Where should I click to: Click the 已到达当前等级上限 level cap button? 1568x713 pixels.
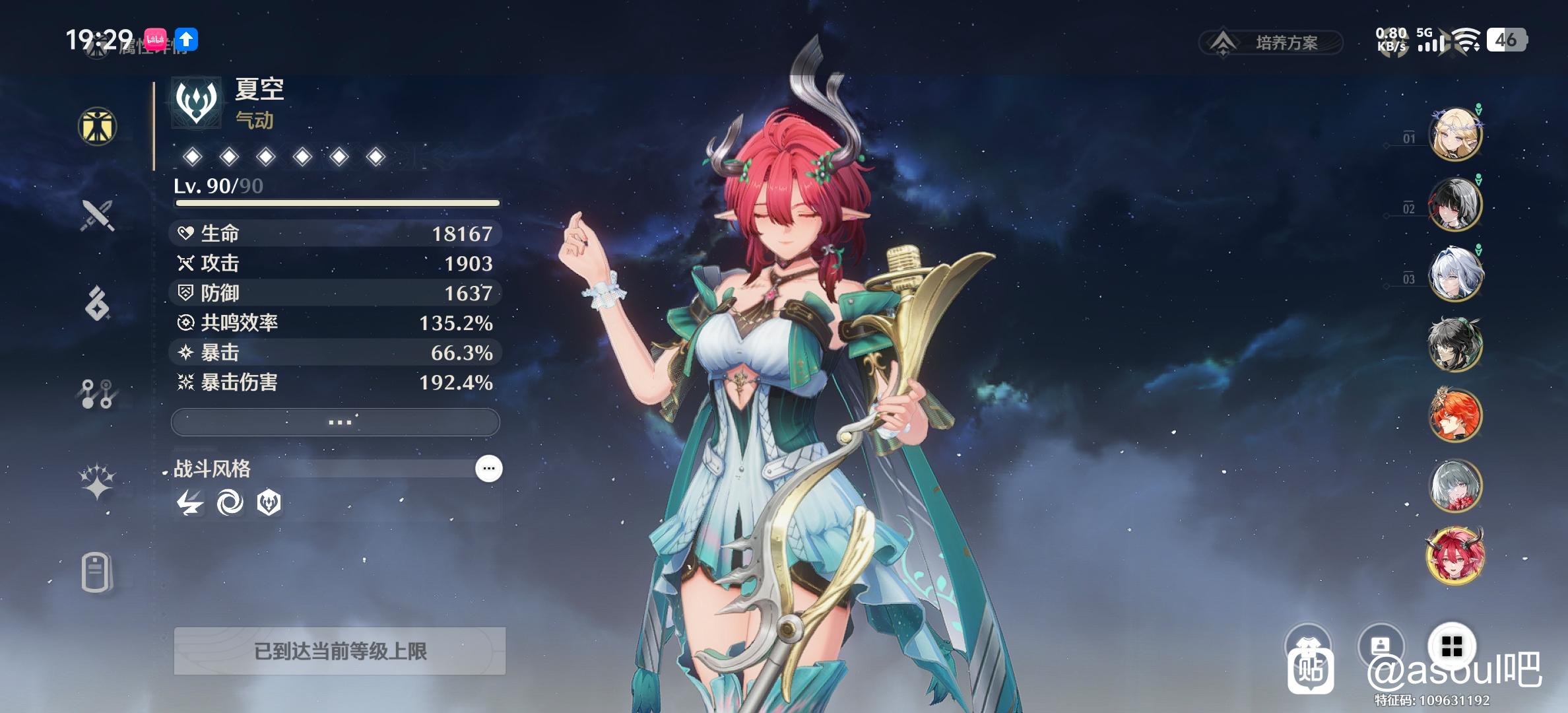tap(340, 652)
